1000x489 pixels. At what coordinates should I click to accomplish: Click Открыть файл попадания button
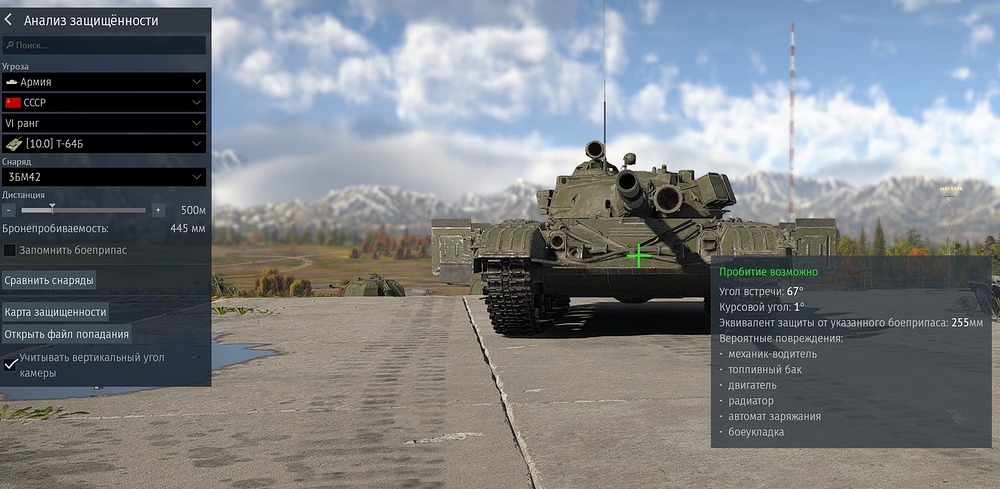pyautogui.click(x=67, y=334)
